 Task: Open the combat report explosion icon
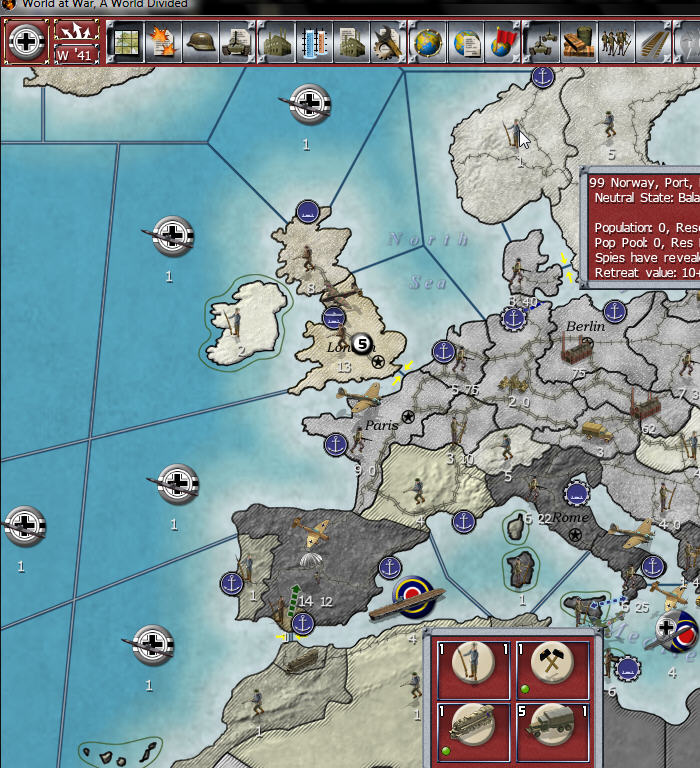[x=160, y=42]
